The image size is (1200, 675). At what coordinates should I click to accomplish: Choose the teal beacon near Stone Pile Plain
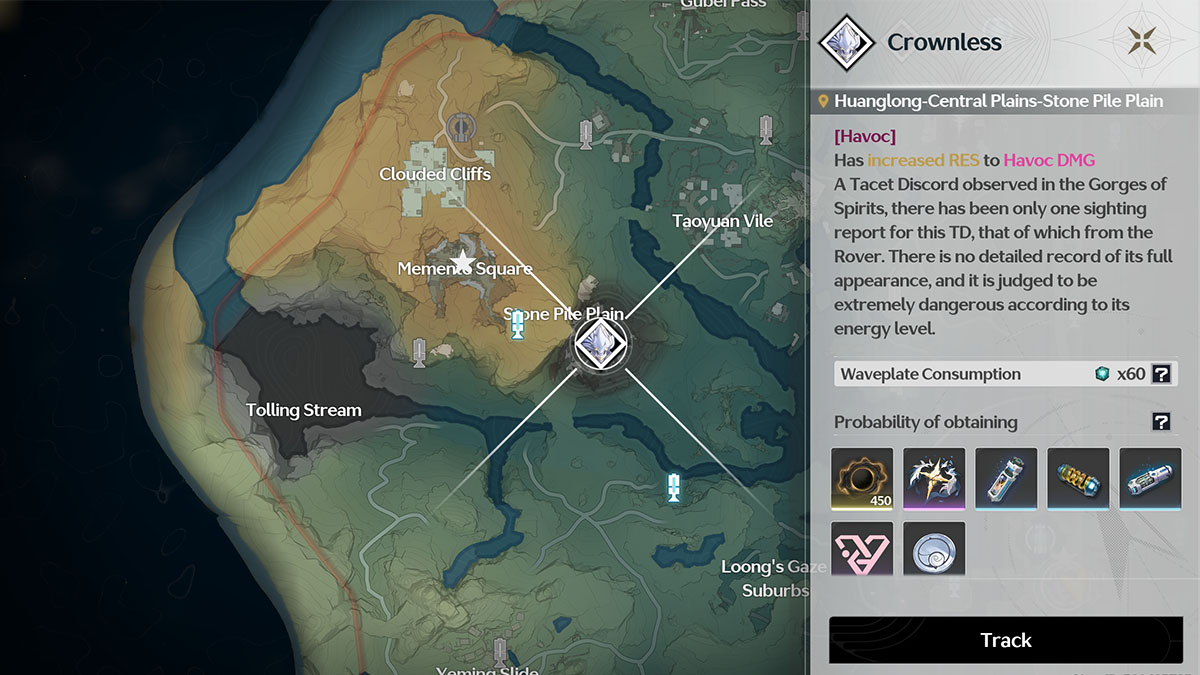point(518,325)
